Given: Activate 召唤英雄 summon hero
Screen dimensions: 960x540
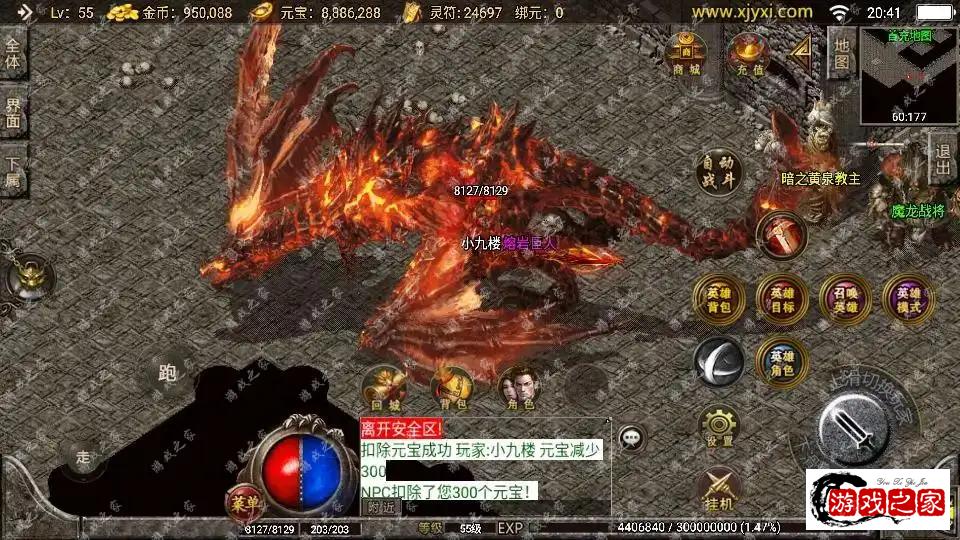Looking at the screenshot, I should click(845, 297).
